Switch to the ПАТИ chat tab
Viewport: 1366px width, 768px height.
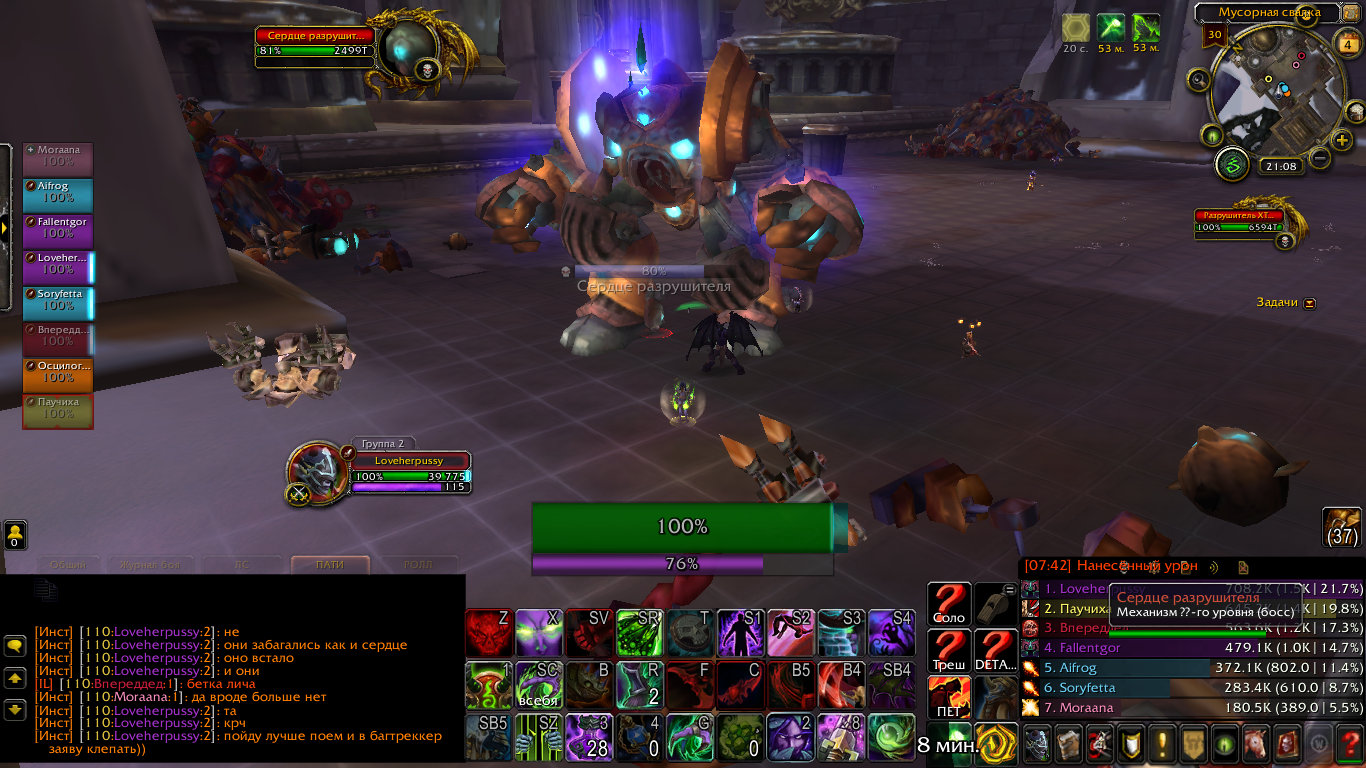(x=330, y=565)
